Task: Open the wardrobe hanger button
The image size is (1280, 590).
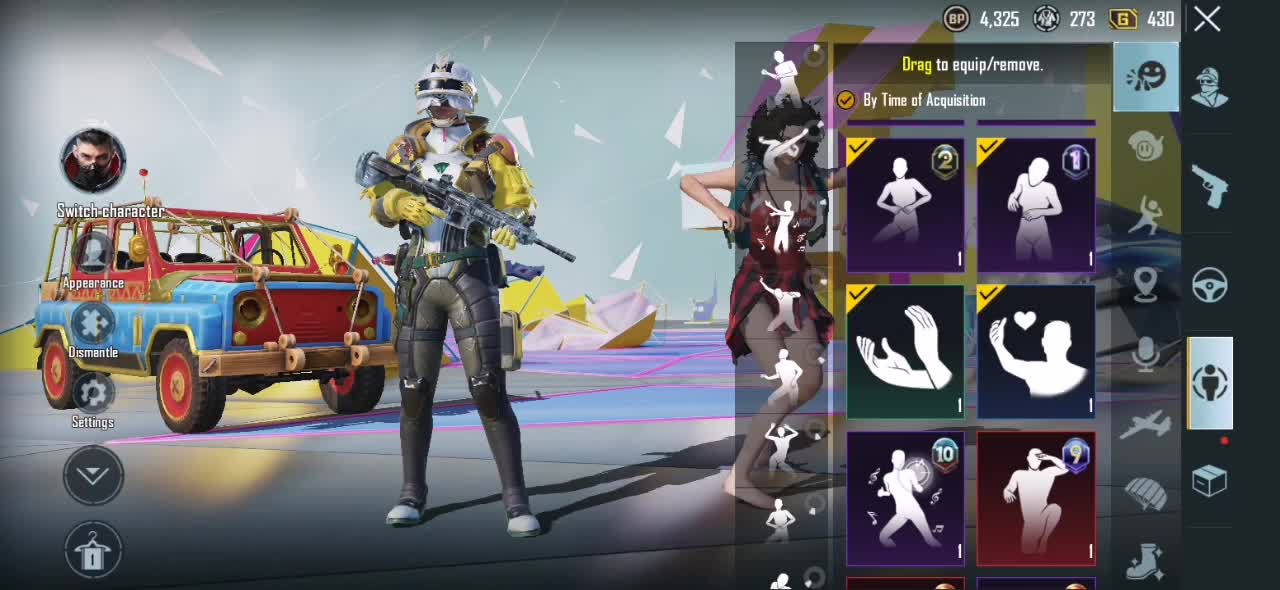Action: tap(93, 551)
